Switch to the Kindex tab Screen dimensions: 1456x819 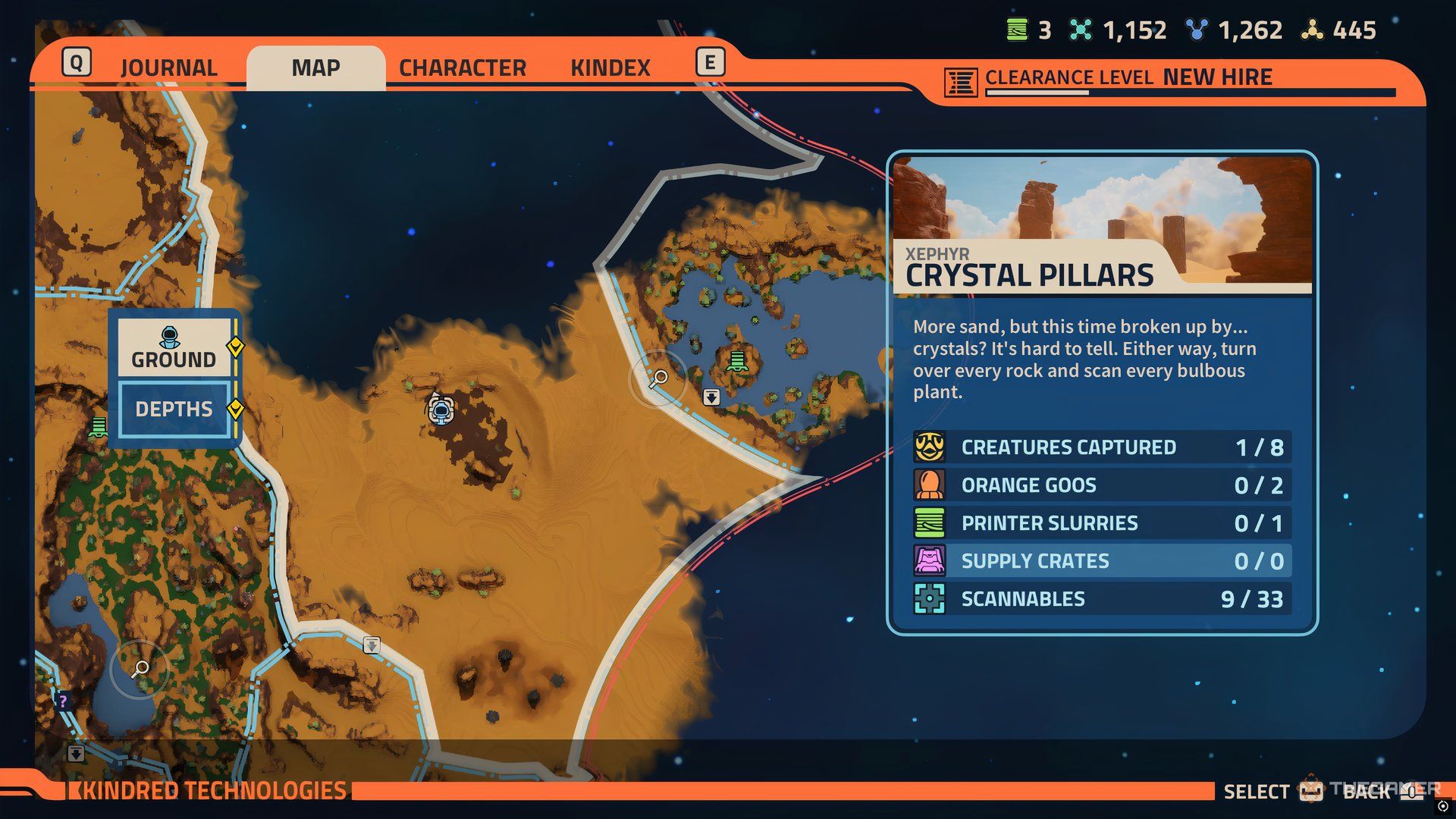(610, 68)
